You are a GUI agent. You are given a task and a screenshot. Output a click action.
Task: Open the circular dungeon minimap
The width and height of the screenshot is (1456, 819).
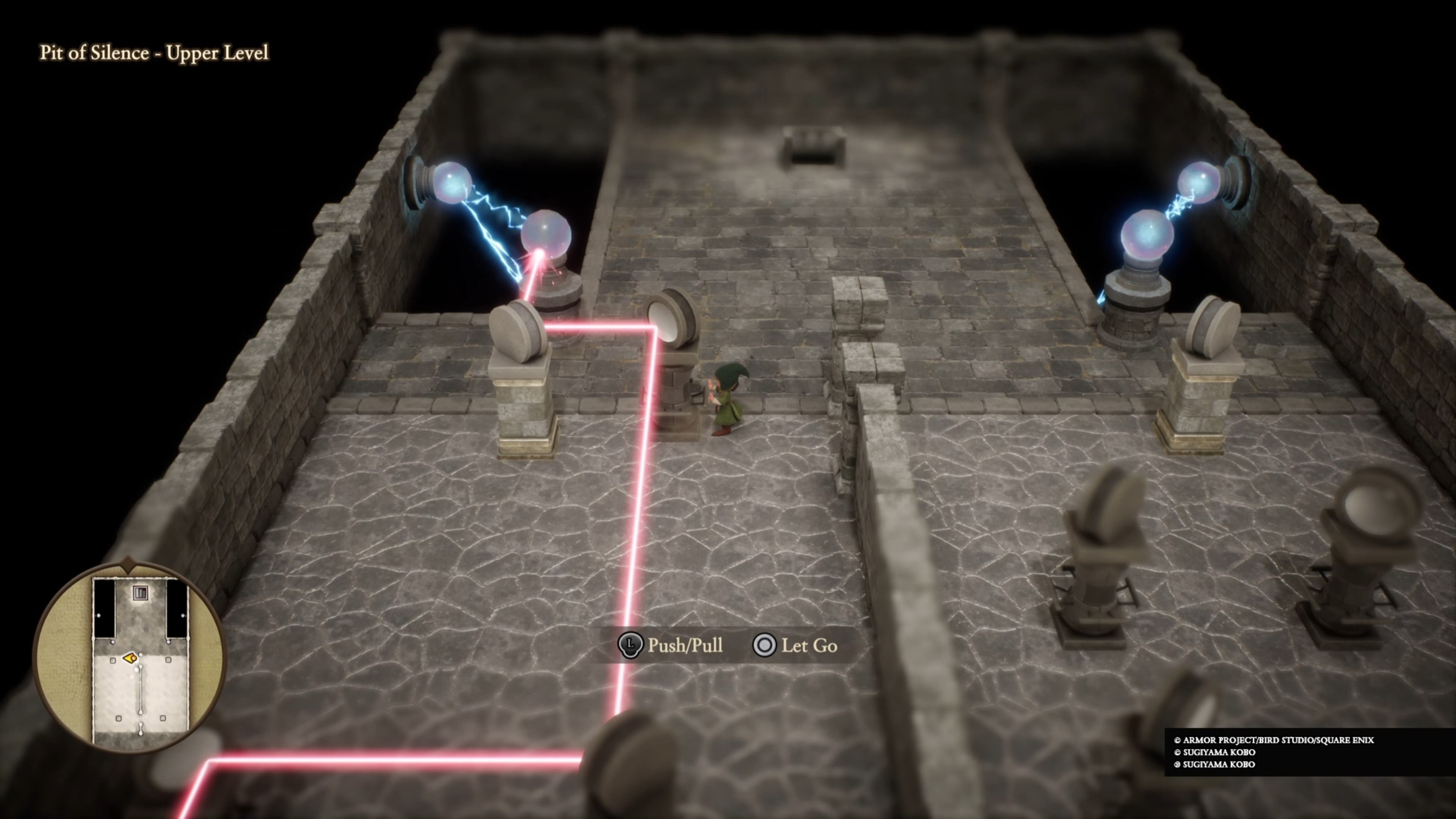tap(130, 656)
